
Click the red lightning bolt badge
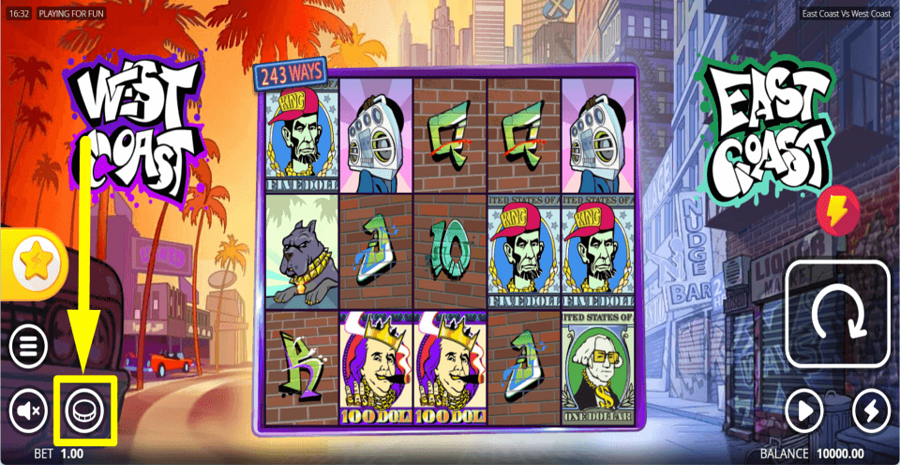click(x=835, y=209)
